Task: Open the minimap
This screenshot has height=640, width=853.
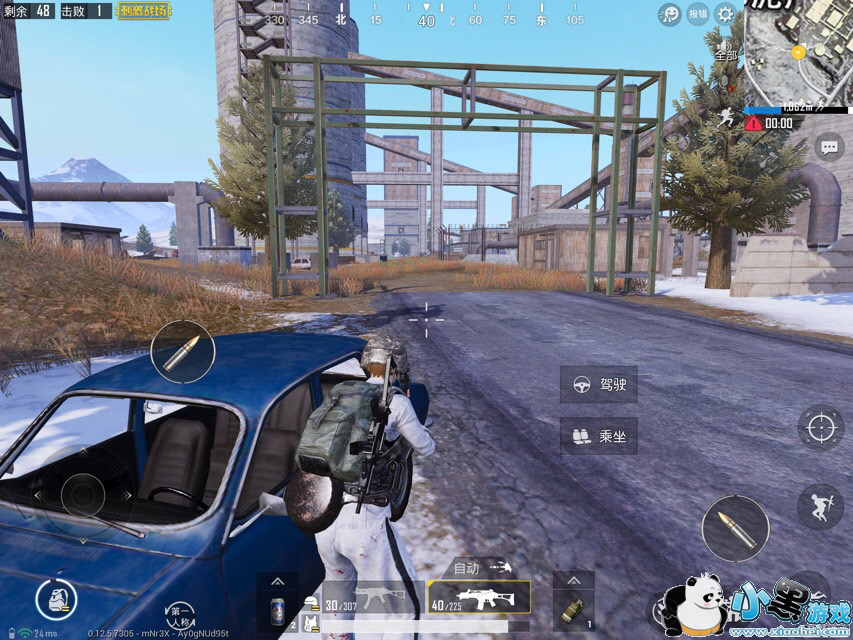Action: pyautogui.click(x=798, y=50)
